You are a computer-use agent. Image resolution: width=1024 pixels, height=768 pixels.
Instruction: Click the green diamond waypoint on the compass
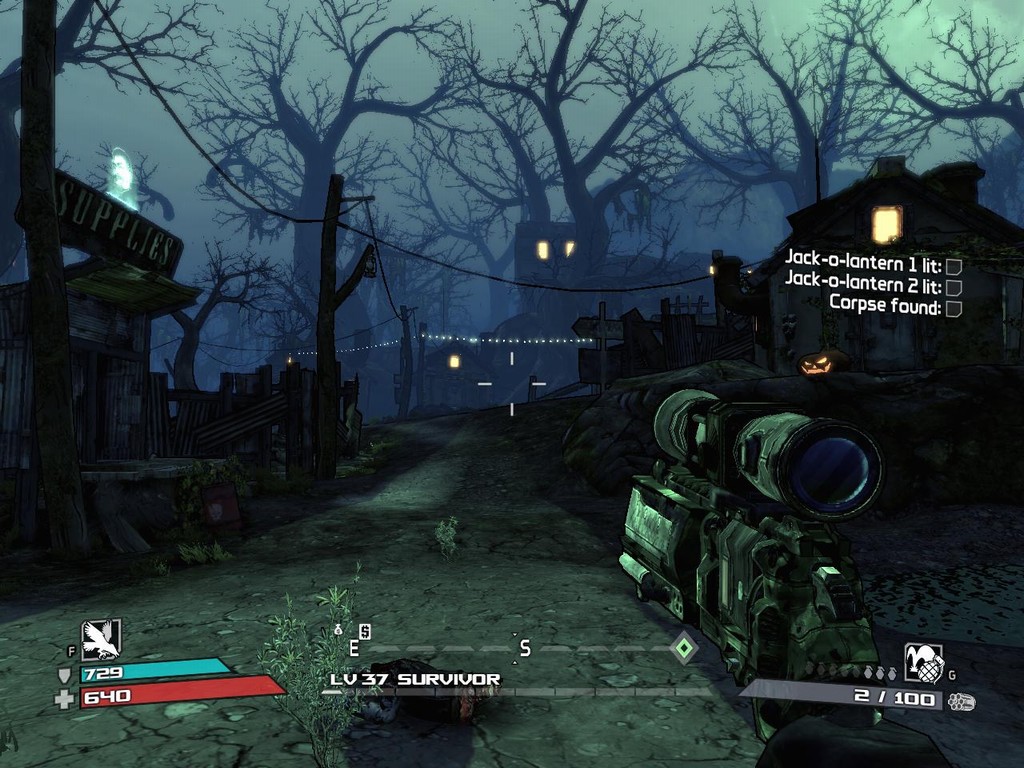683,648
